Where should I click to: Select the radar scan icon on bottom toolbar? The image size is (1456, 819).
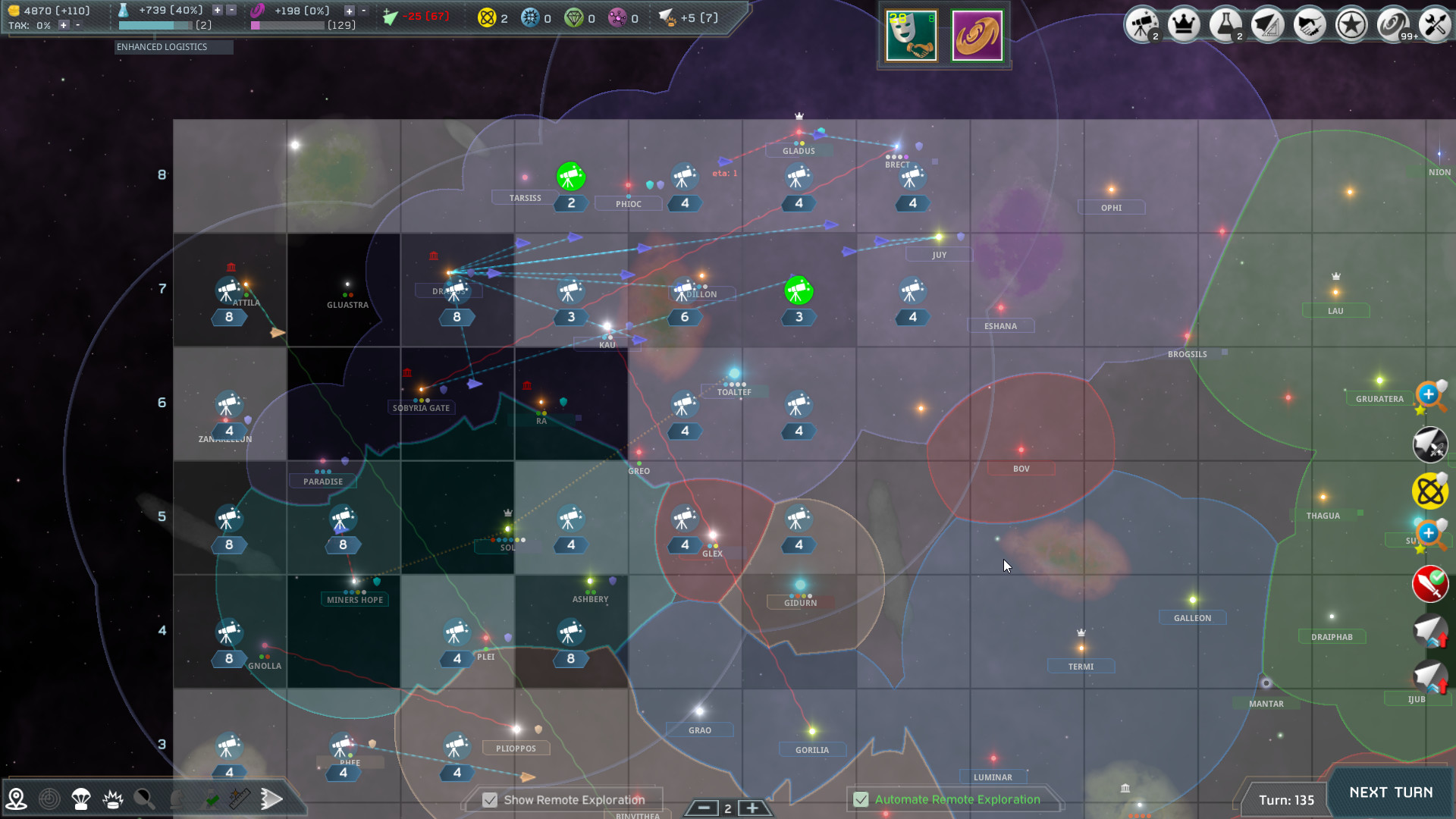point(49,799)
